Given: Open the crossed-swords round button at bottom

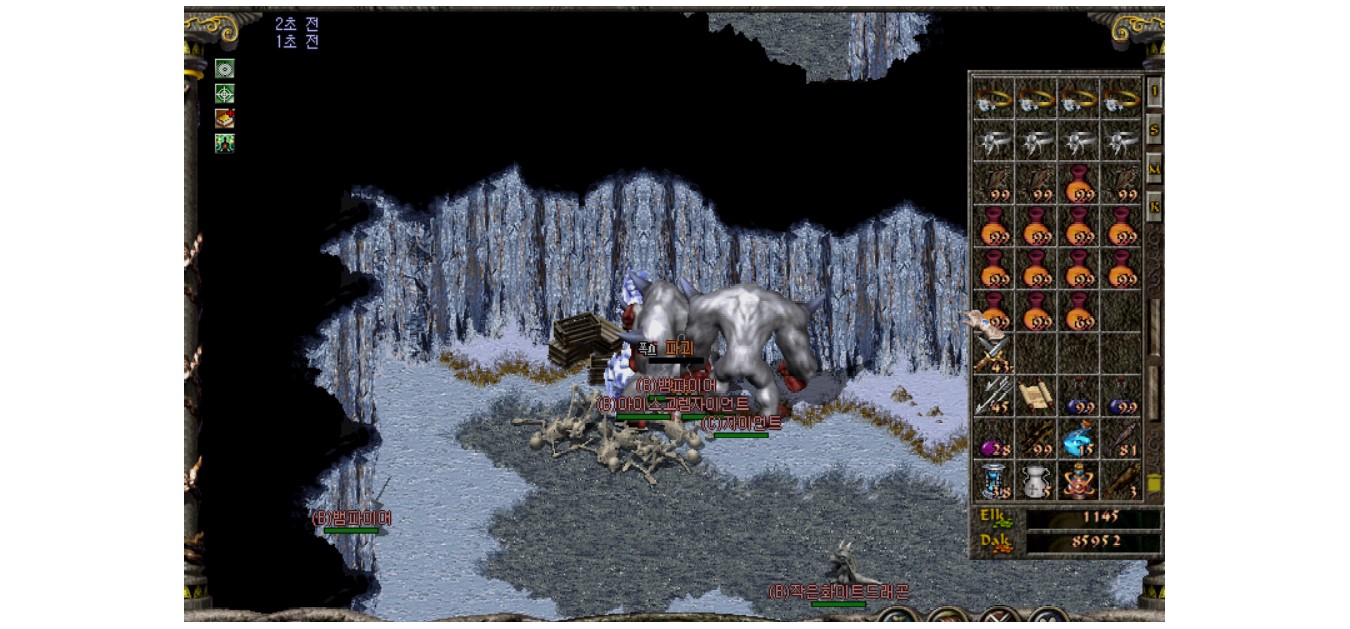Looking at the screenshot, I should (999, 618).
